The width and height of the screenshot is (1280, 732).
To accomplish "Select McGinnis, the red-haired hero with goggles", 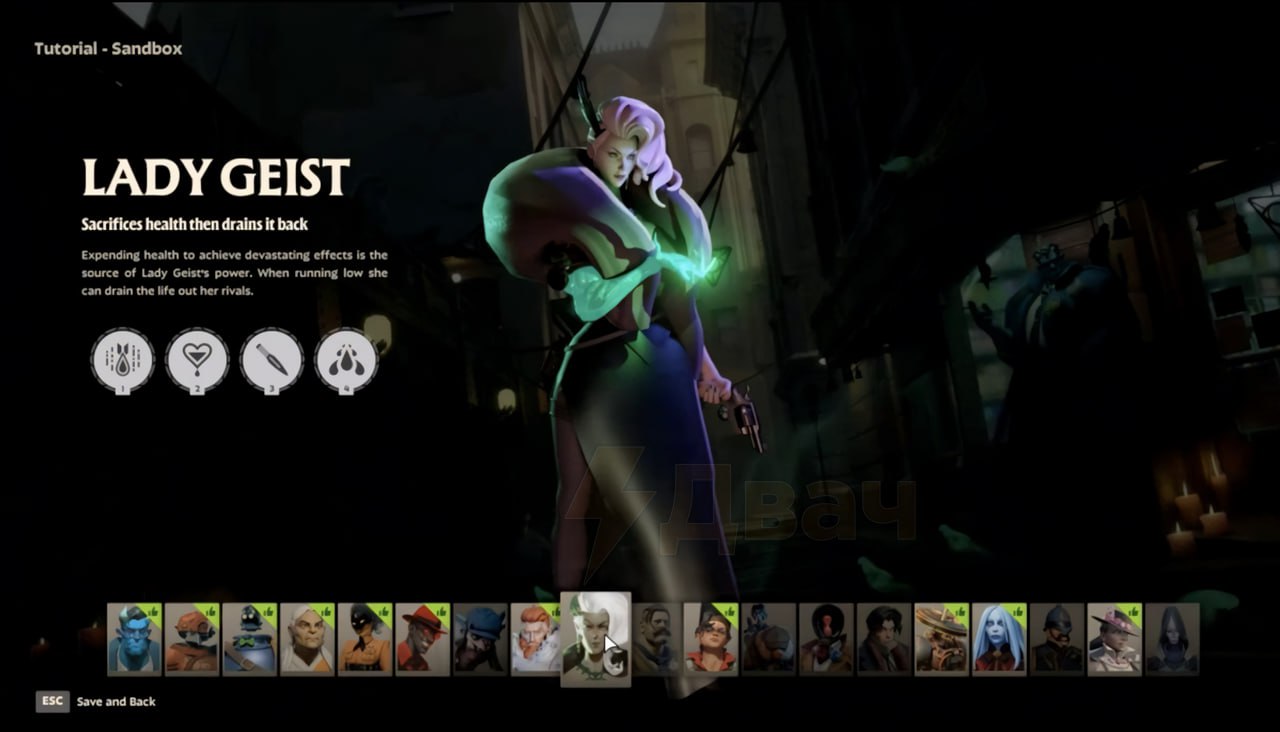I will [711, 638].
